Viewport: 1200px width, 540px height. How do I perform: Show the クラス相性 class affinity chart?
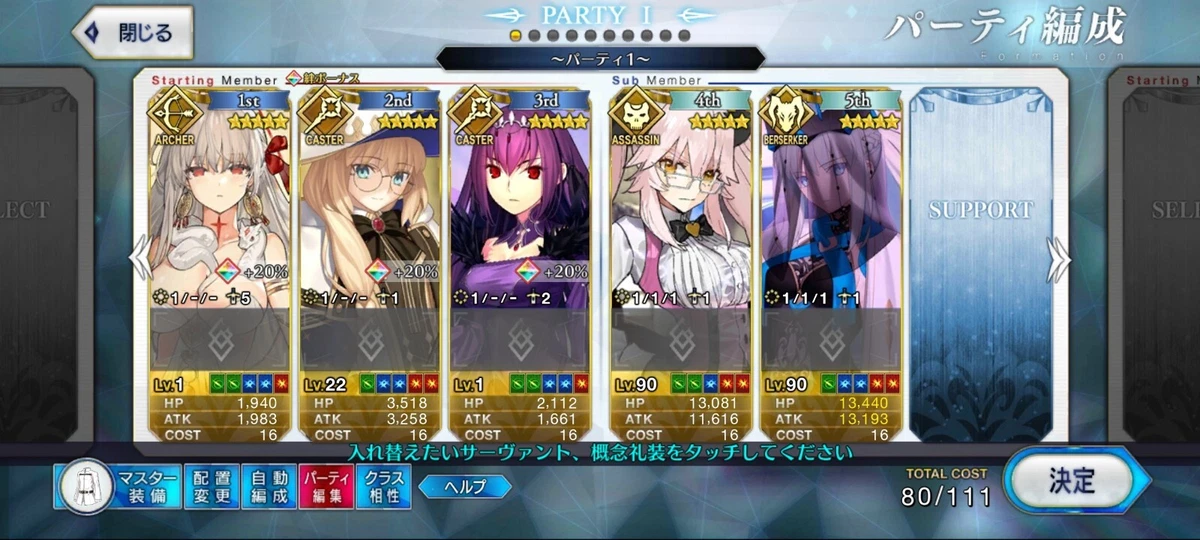point(384,487)
